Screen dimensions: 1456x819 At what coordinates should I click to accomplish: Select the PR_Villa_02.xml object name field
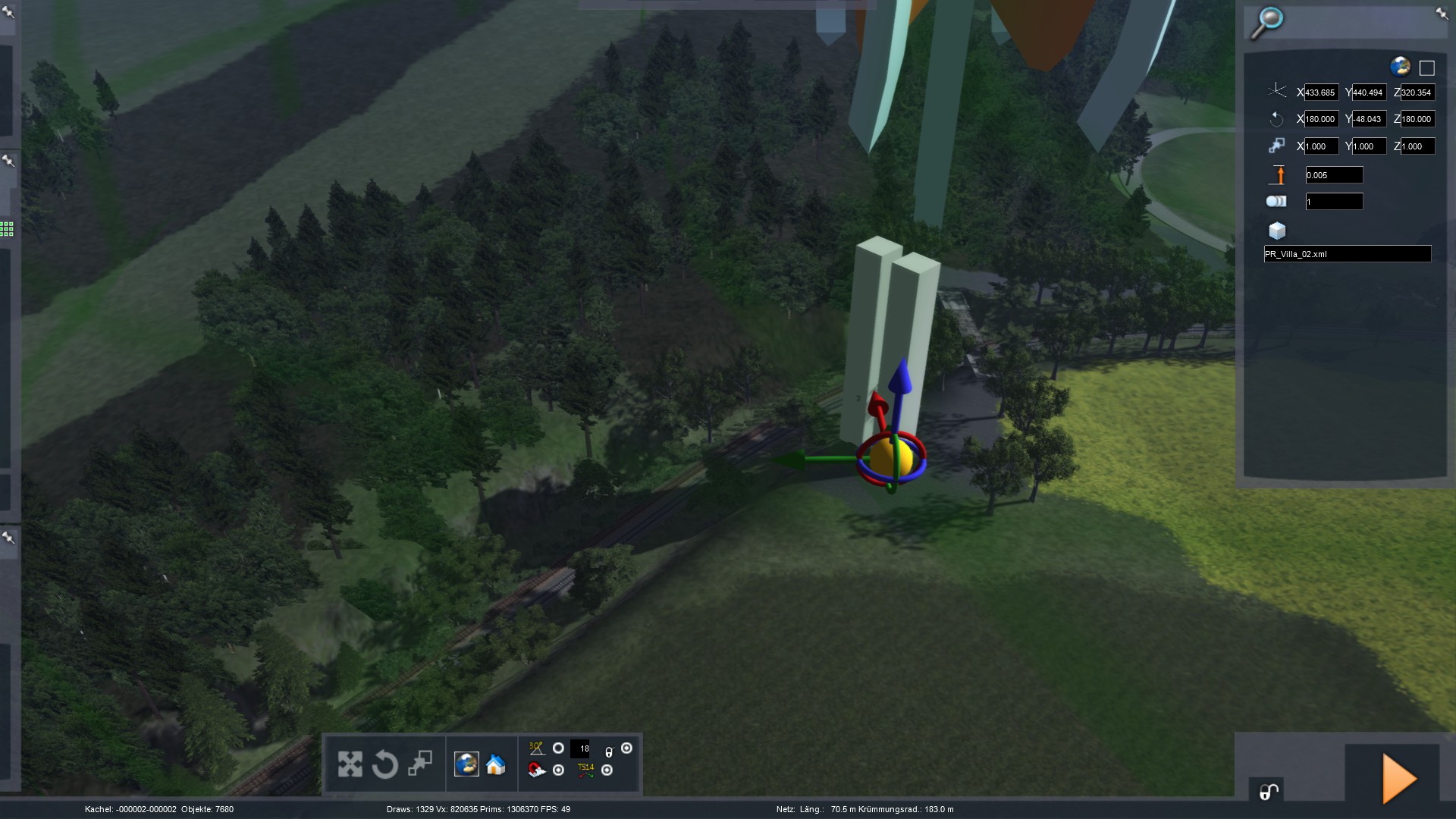(1347, 254)
